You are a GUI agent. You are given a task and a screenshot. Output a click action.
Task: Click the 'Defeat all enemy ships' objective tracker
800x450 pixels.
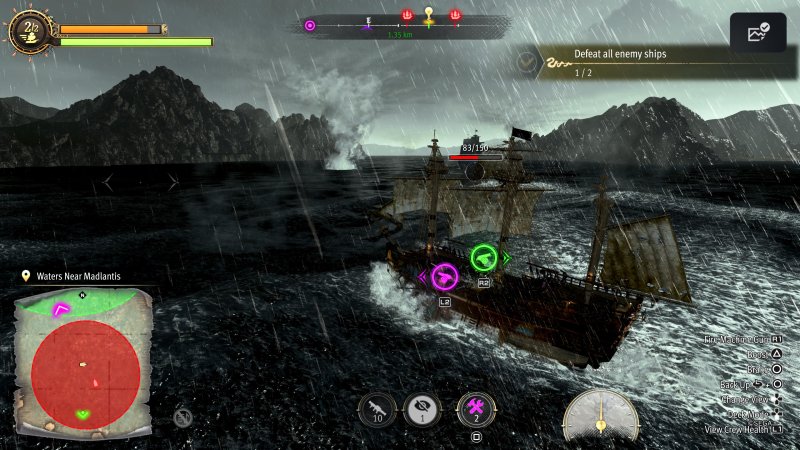click(x=620, y=62)
